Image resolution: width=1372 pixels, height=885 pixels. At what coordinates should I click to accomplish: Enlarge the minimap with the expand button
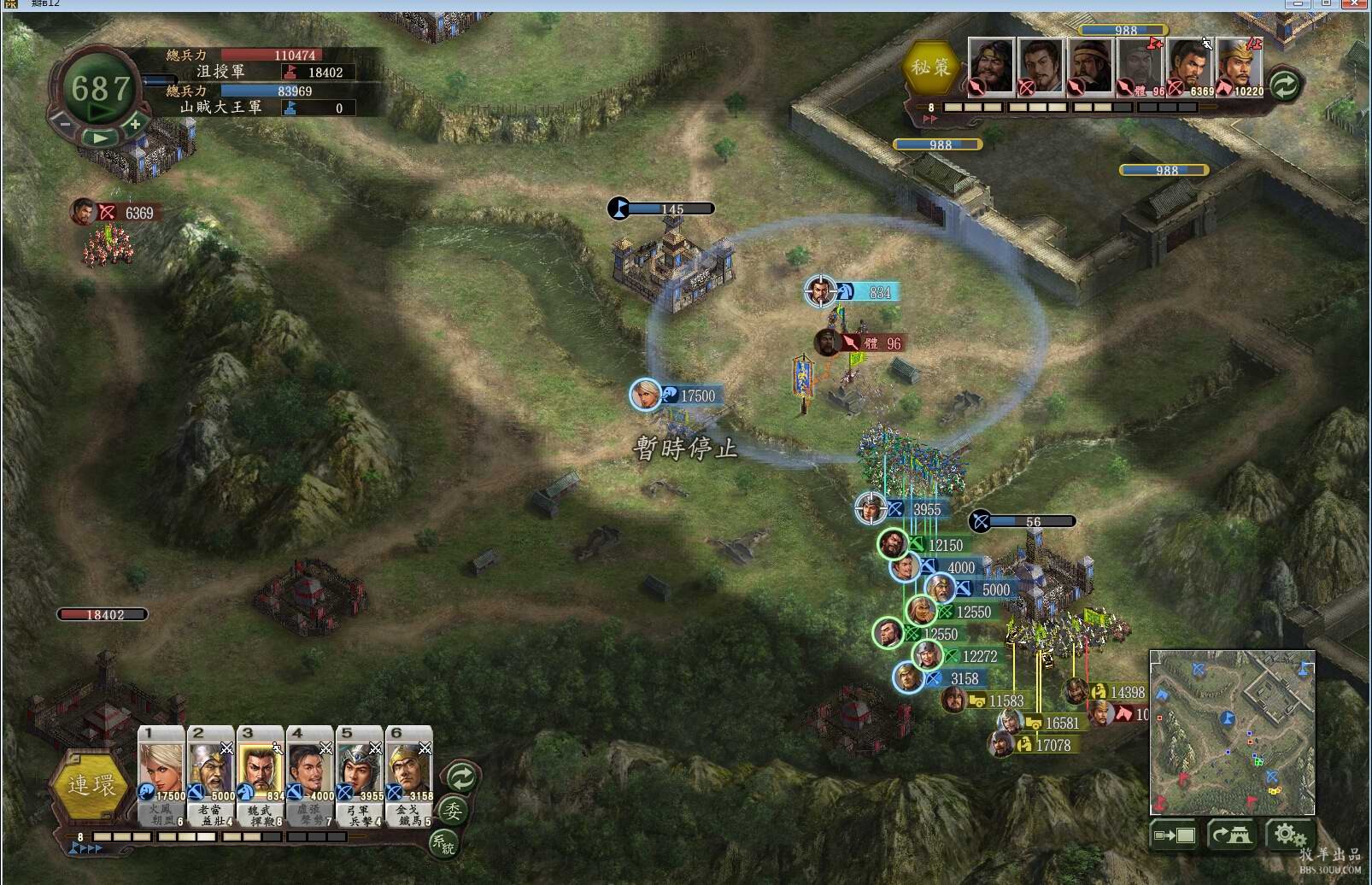pyautogui.click(x=1175, y=835)
